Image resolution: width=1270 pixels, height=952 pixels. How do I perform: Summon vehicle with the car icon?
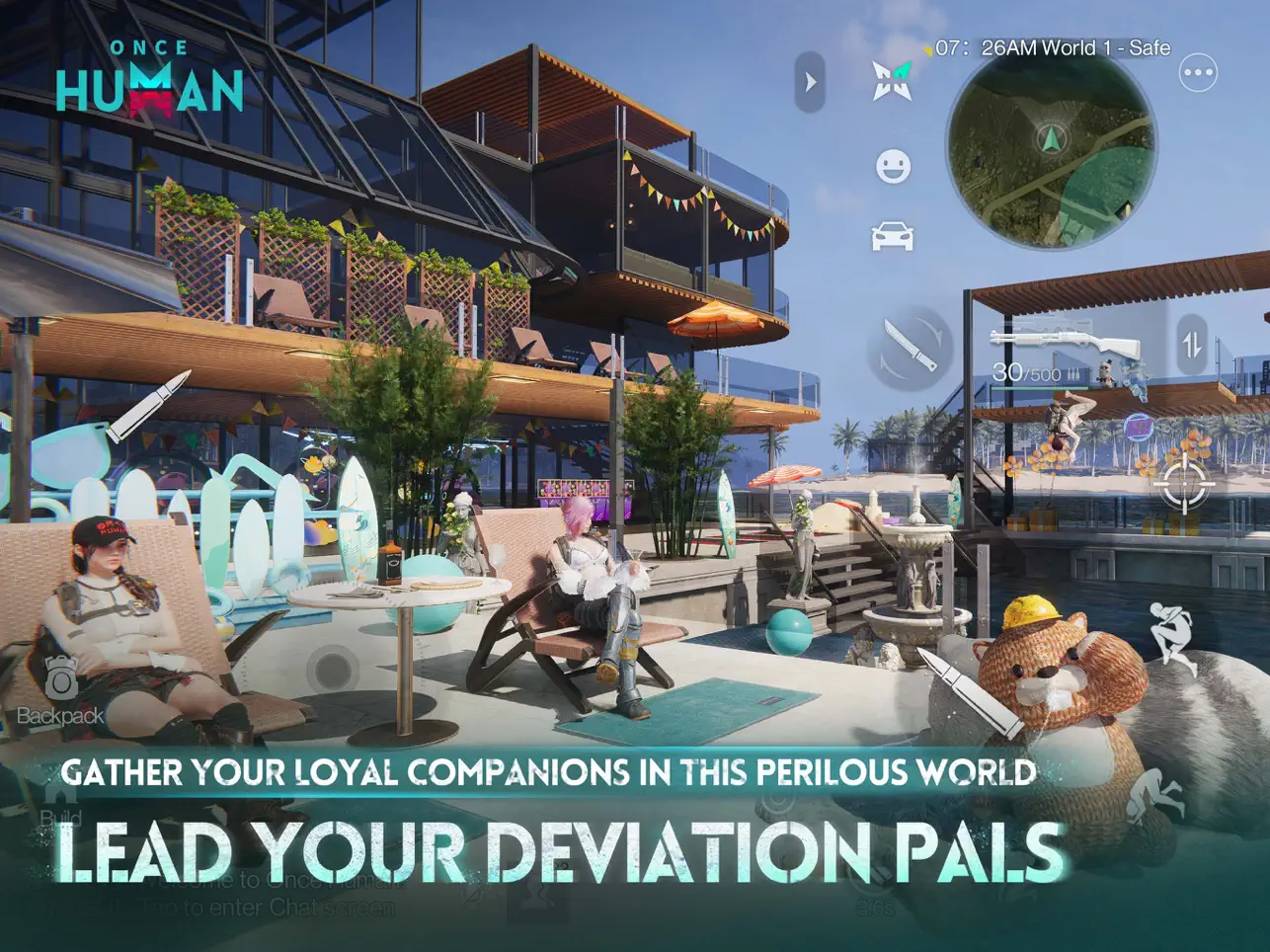(893, 236)
